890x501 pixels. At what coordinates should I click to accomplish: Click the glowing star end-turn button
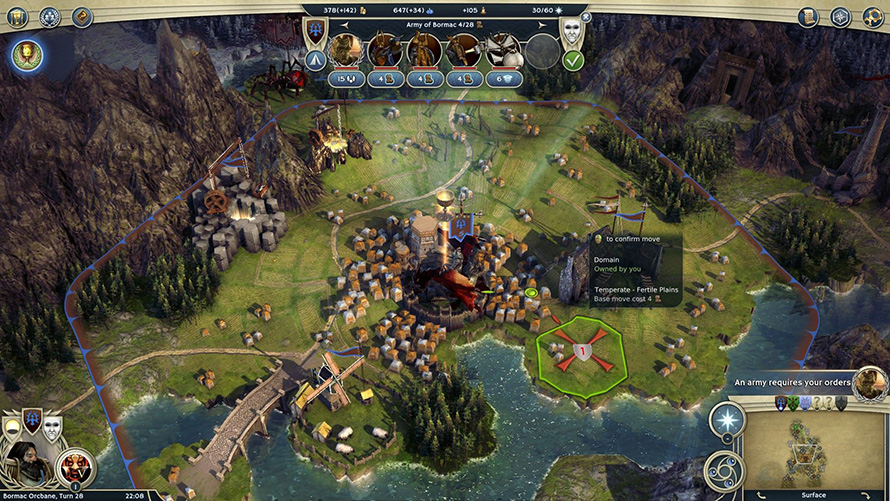click(727, 421)
